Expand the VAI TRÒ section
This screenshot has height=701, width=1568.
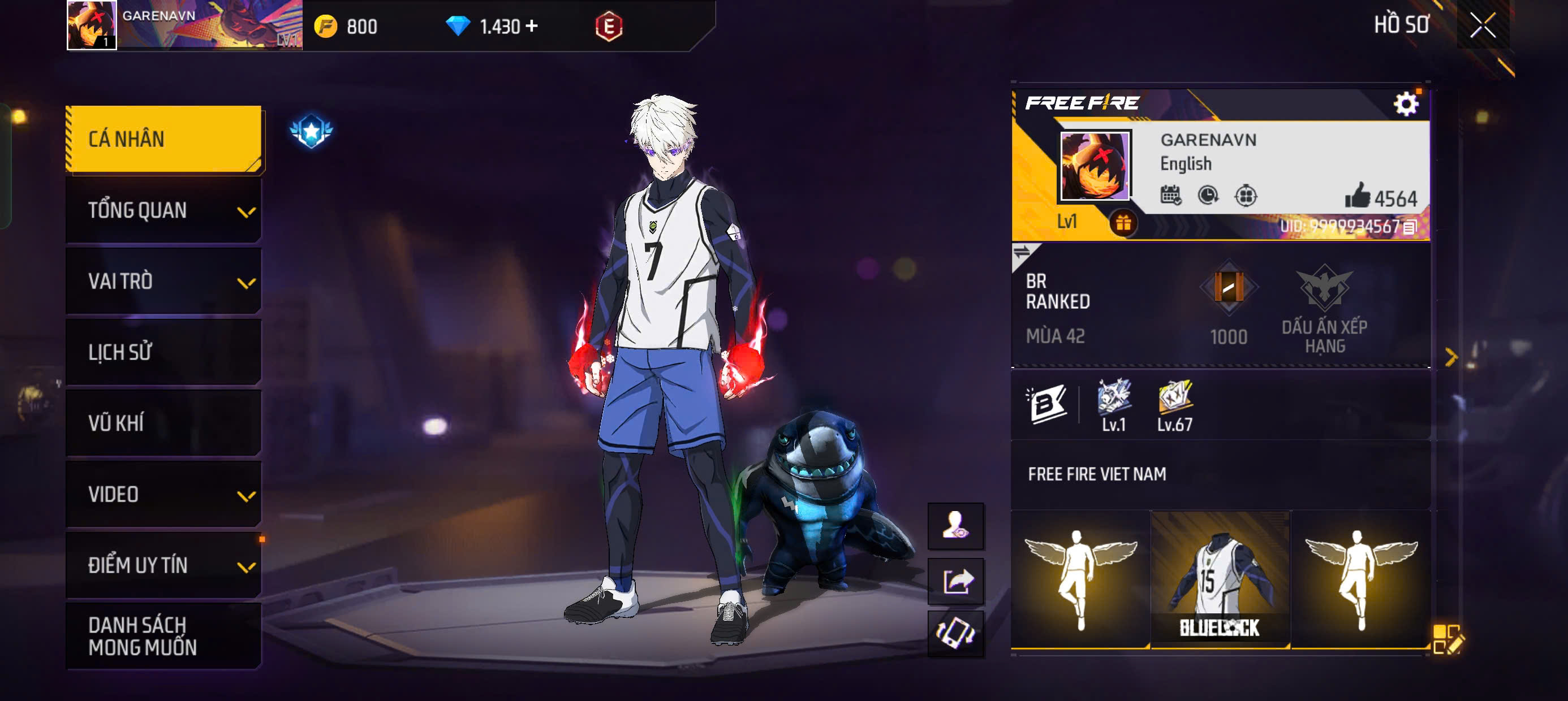click(x=161, y=280)
